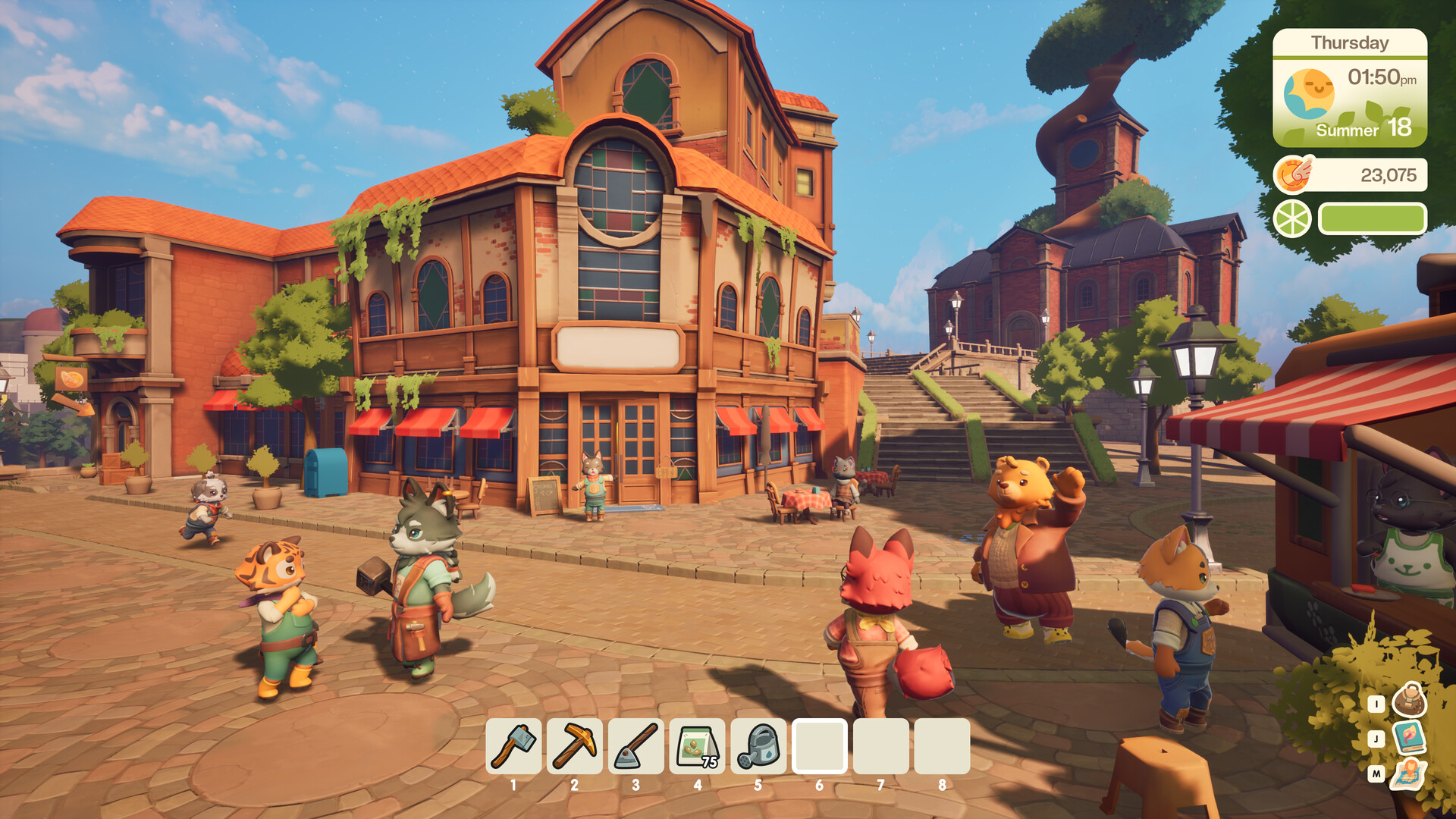
Task: Select the axe in the hotbar
Action: (513, 746)
